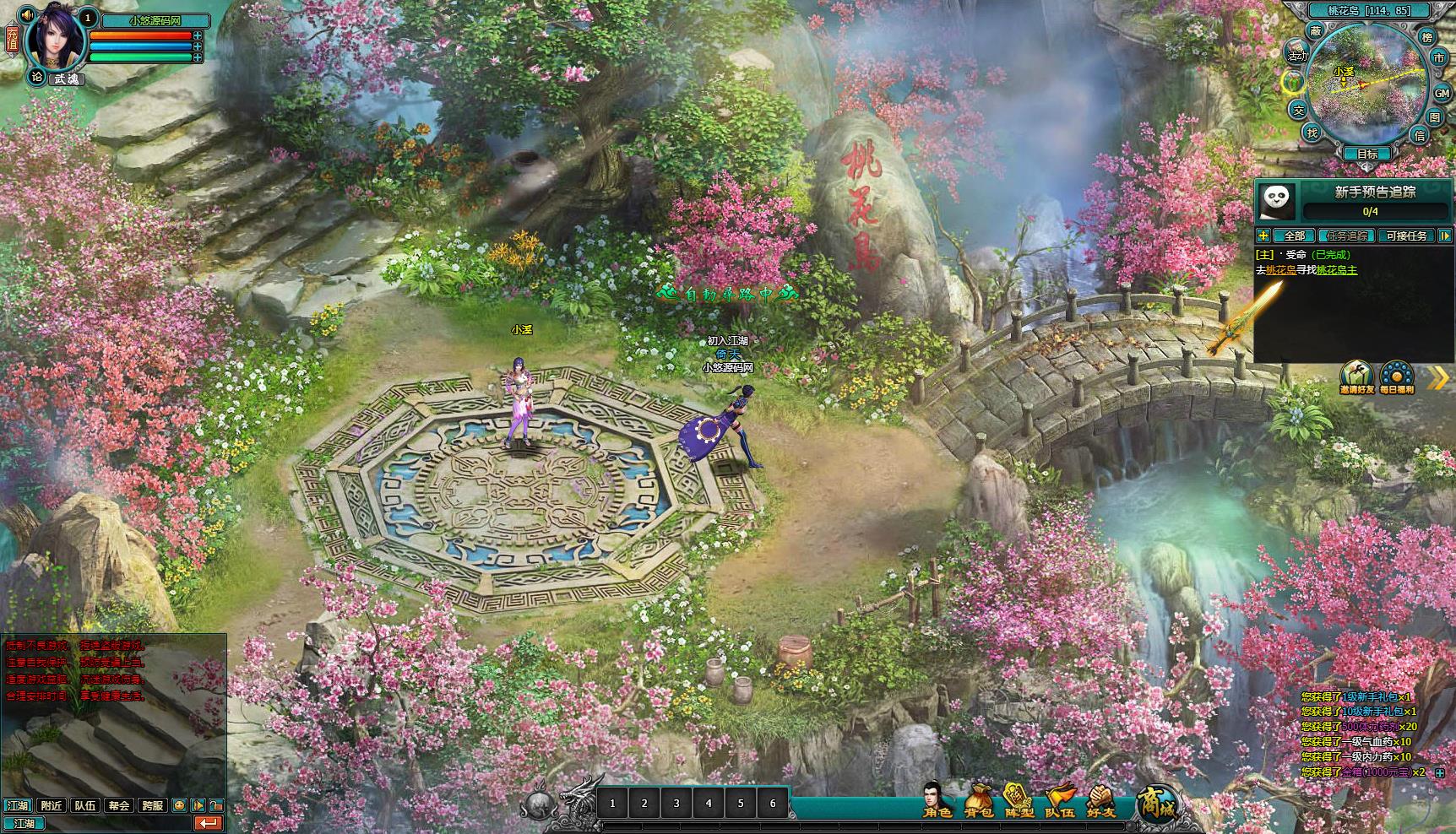Open the chat emoji picker
Screen dimensions: 1456x834
pos(179,805)
